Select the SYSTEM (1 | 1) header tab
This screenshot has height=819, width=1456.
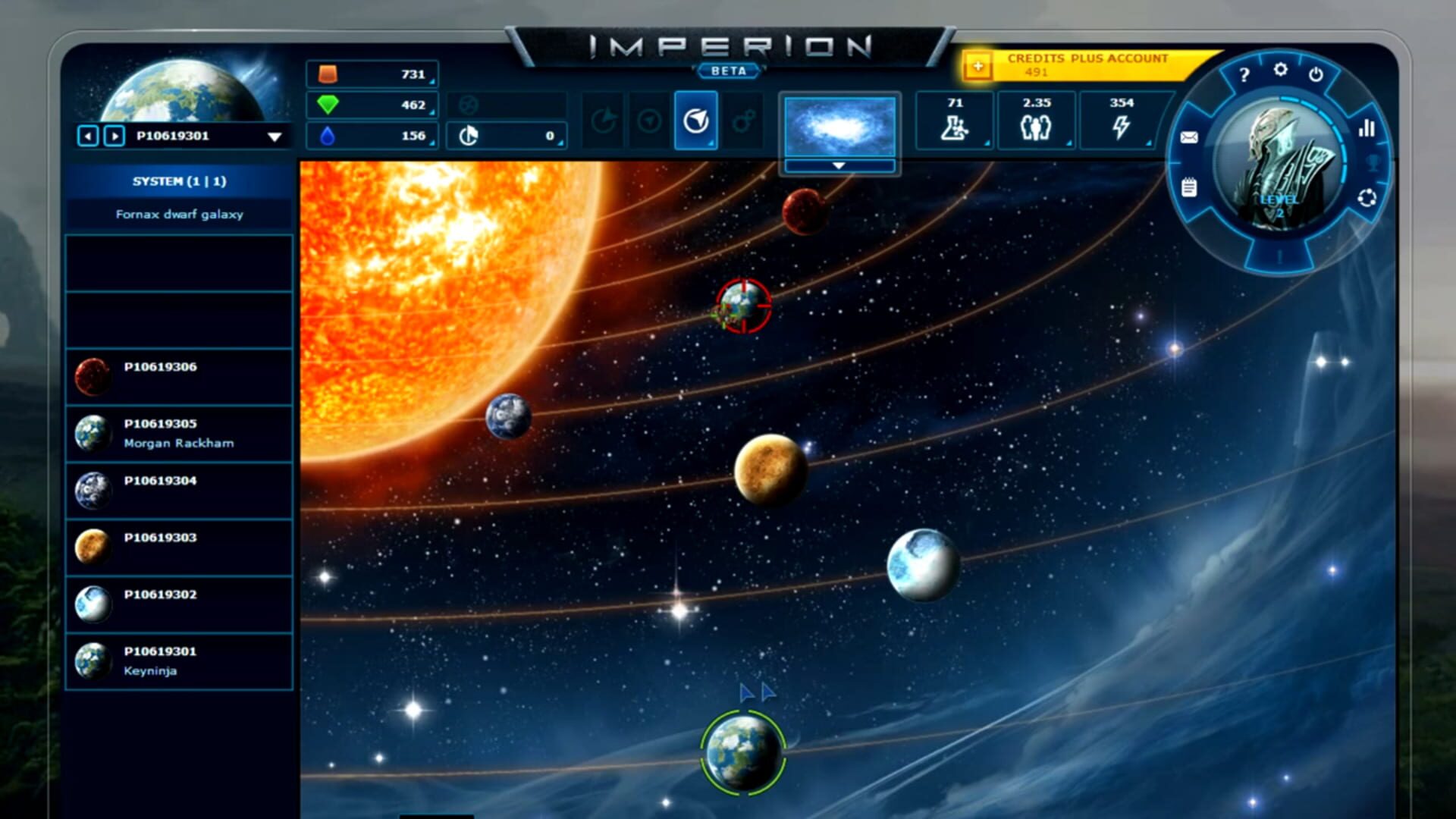[180, 181]
